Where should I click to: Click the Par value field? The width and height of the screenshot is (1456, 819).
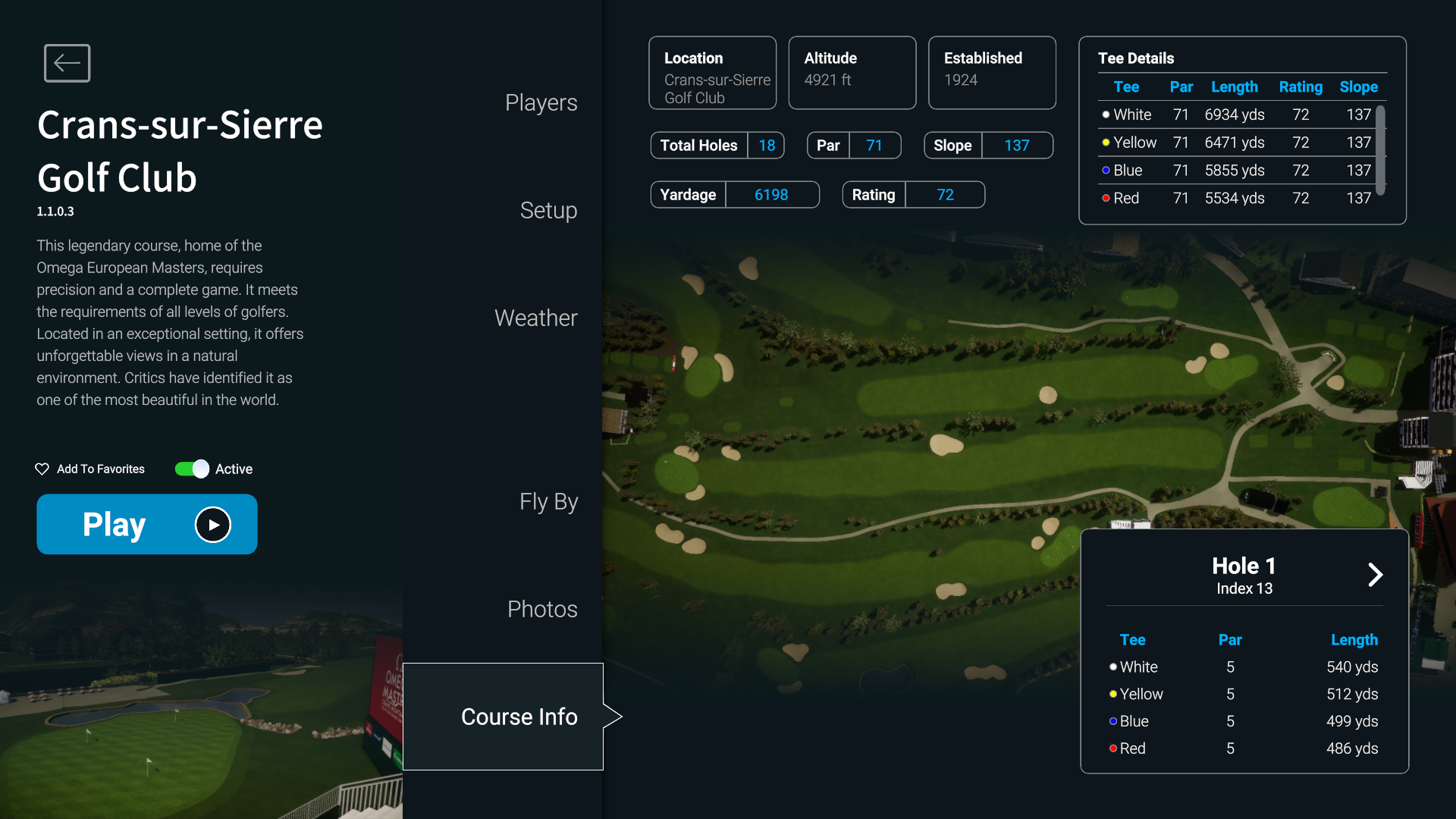click(x=875, y=145)
